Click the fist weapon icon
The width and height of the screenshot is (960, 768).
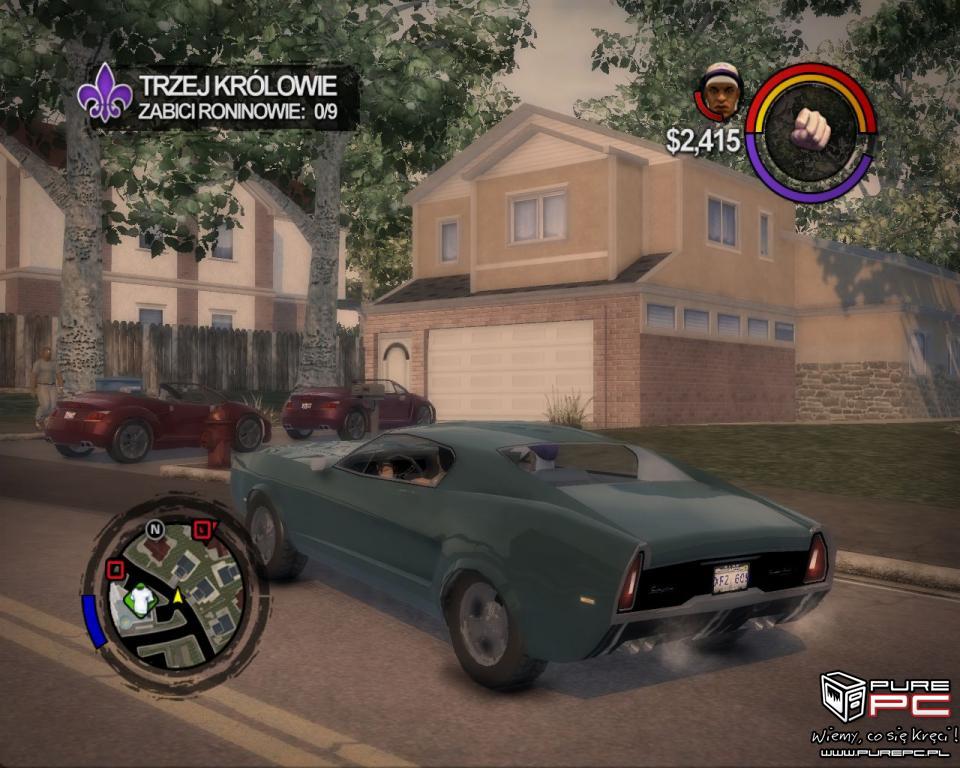click(811, 128)
